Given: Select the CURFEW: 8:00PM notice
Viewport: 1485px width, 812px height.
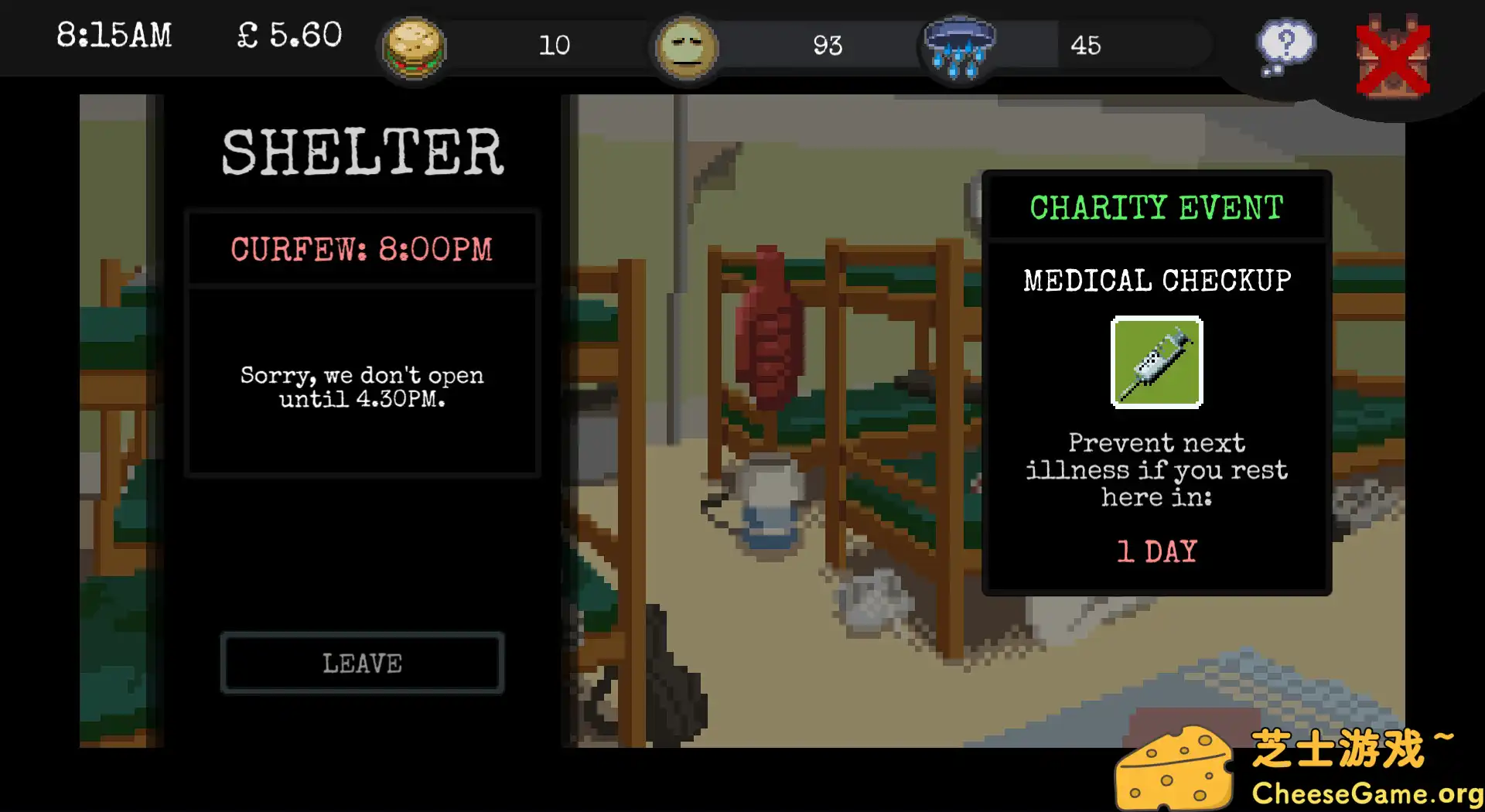Looking at the screenshot, I should tap(361, 249).
